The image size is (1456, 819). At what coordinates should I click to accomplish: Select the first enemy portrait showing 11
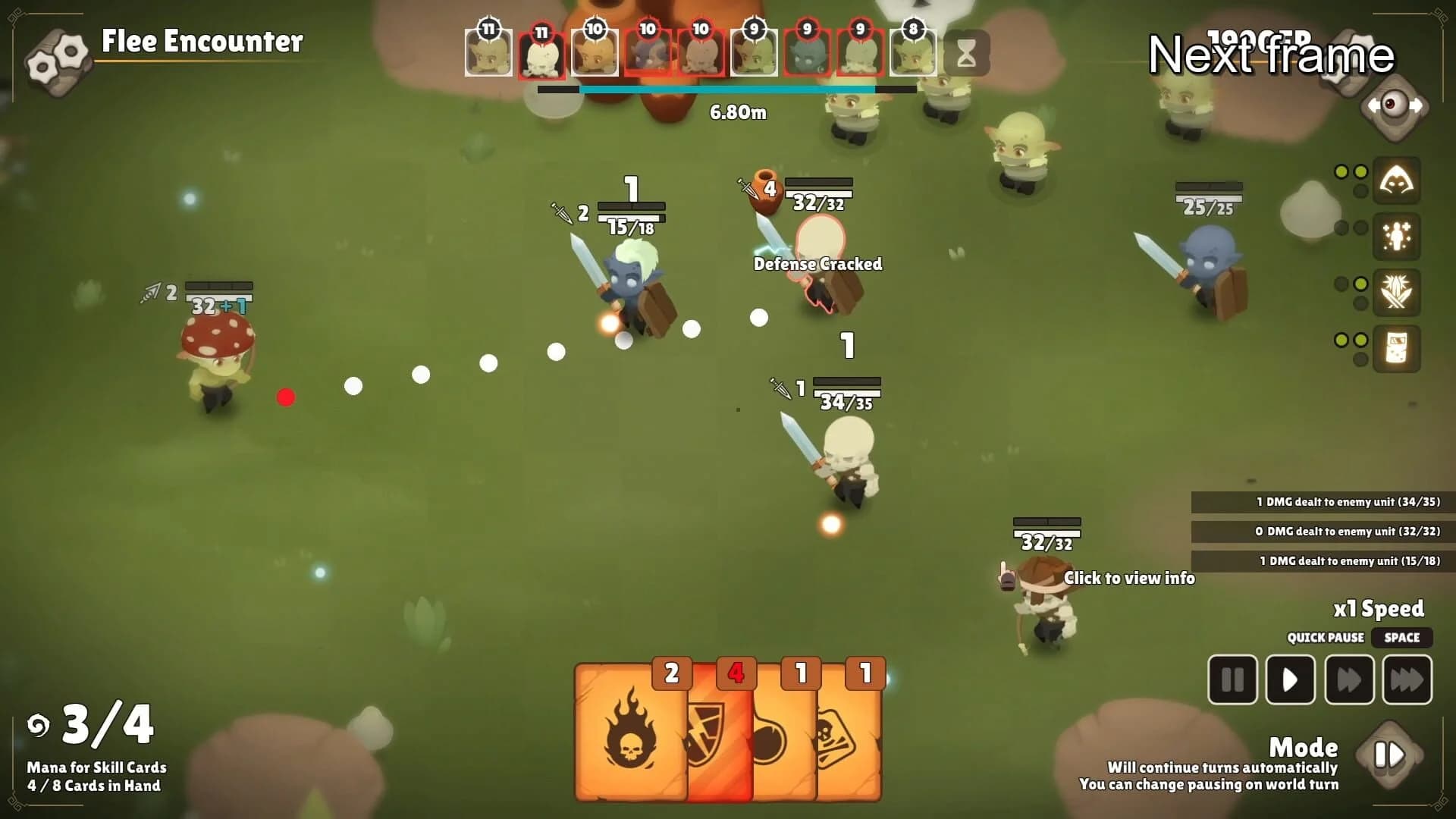pyautogui.click(x=488, y=52)
